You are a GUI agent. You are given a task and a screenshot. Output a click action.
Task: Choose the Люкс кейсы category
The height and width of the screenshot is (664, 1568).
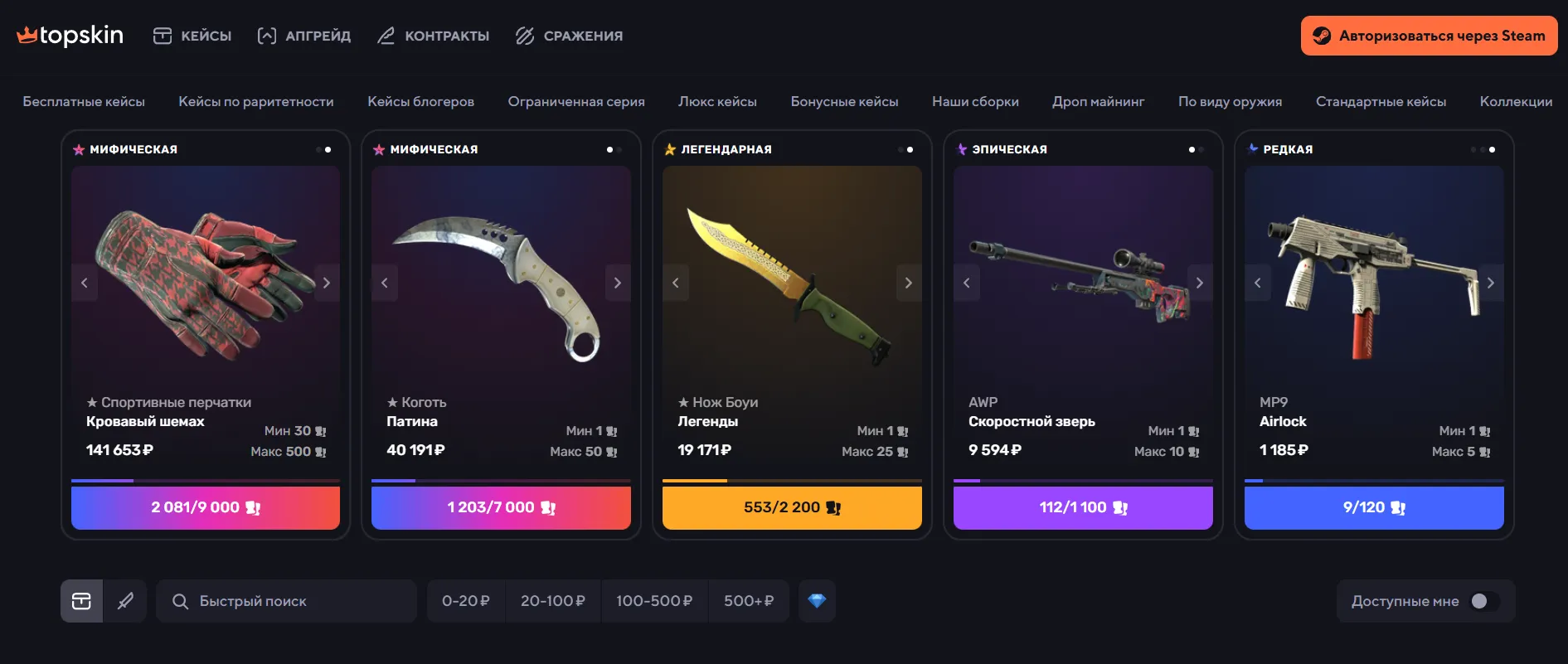coord(717,101)
